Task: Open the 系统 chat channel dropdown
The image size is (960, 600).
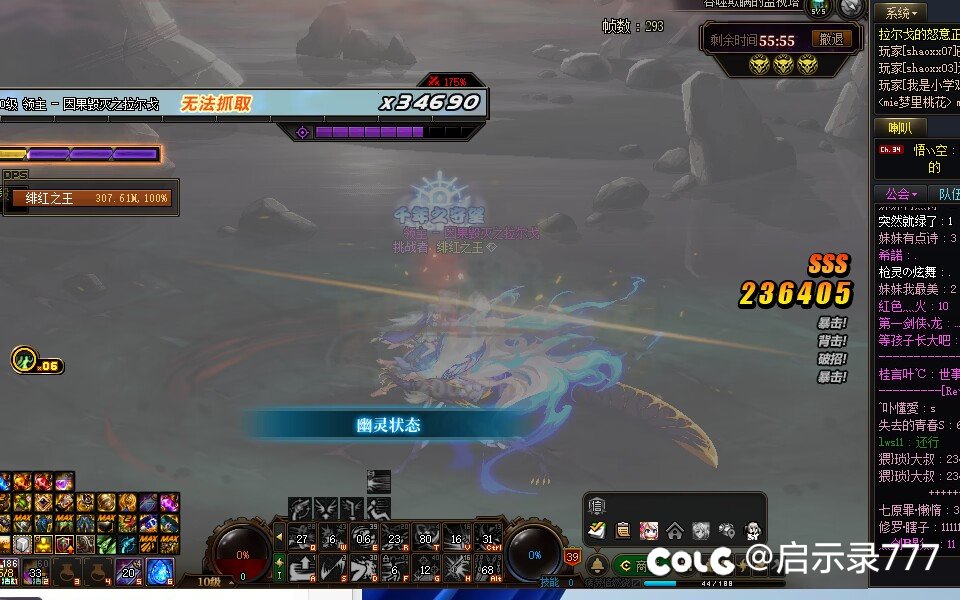Action: pyautogui.click(x=901, y=13)
